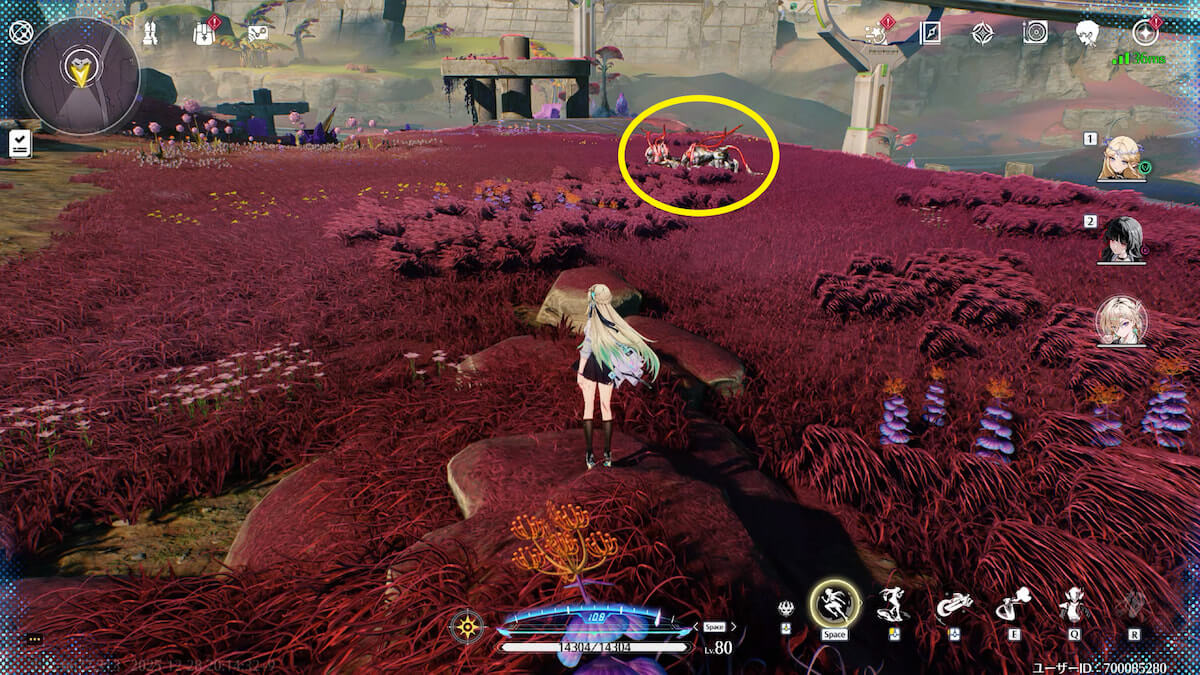The height and width of the screenshot is (675, 1200).
Task: Activate the greyed-out skill labeled R
Action: (x=1134, y=605)
